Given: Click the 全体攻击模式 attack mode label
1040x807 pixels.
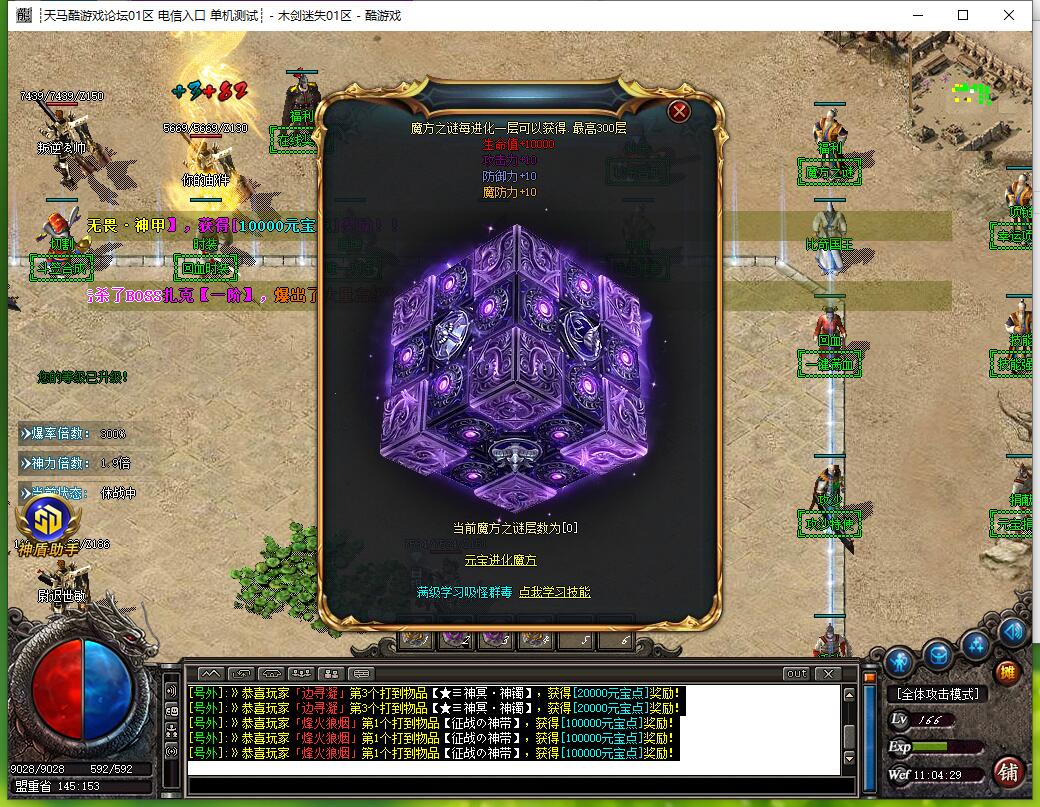Looking at the screenshot, I should coord(936,694).
